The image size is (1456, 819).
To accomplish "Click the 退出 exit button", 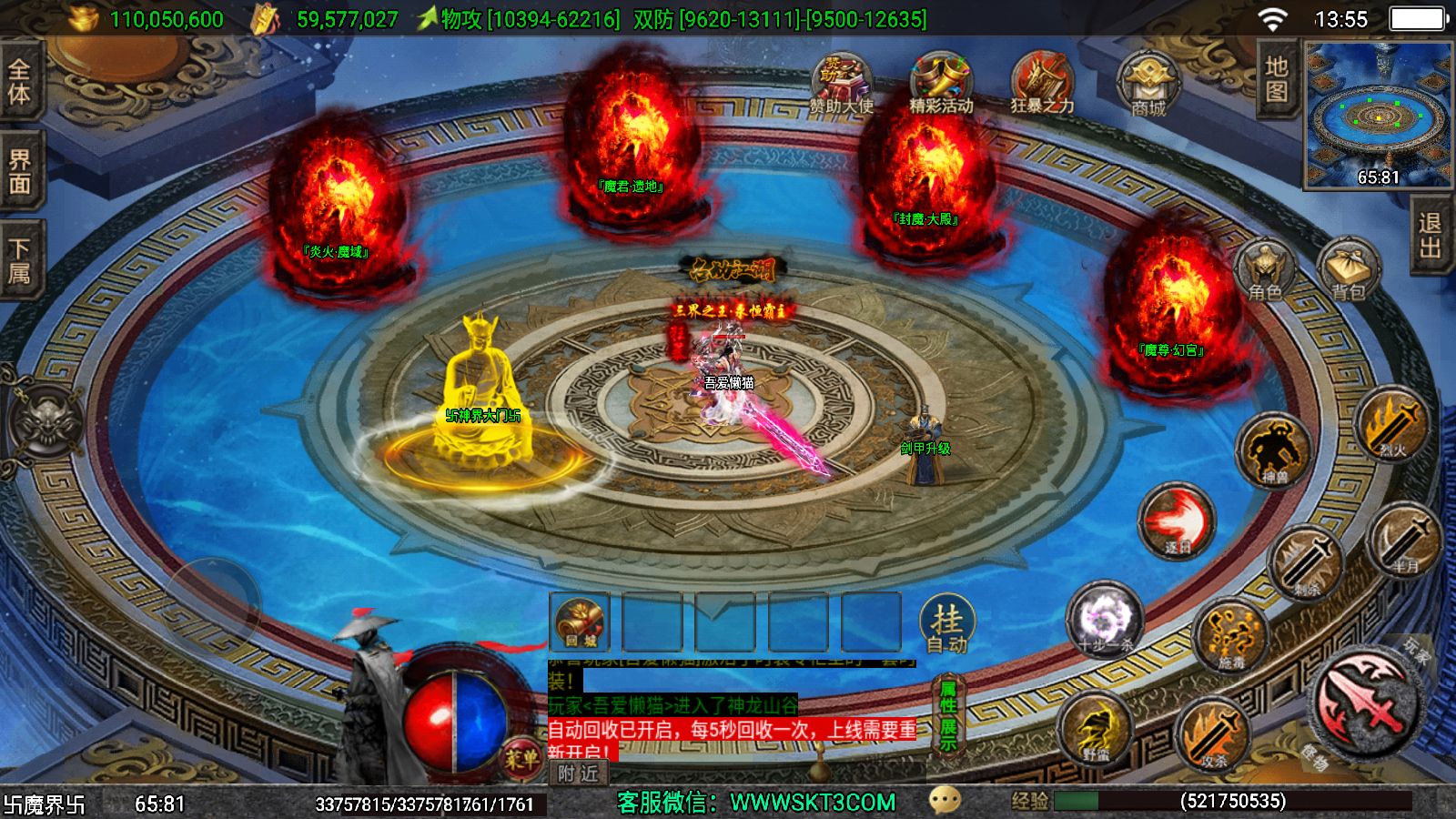I will point(1431,236).
